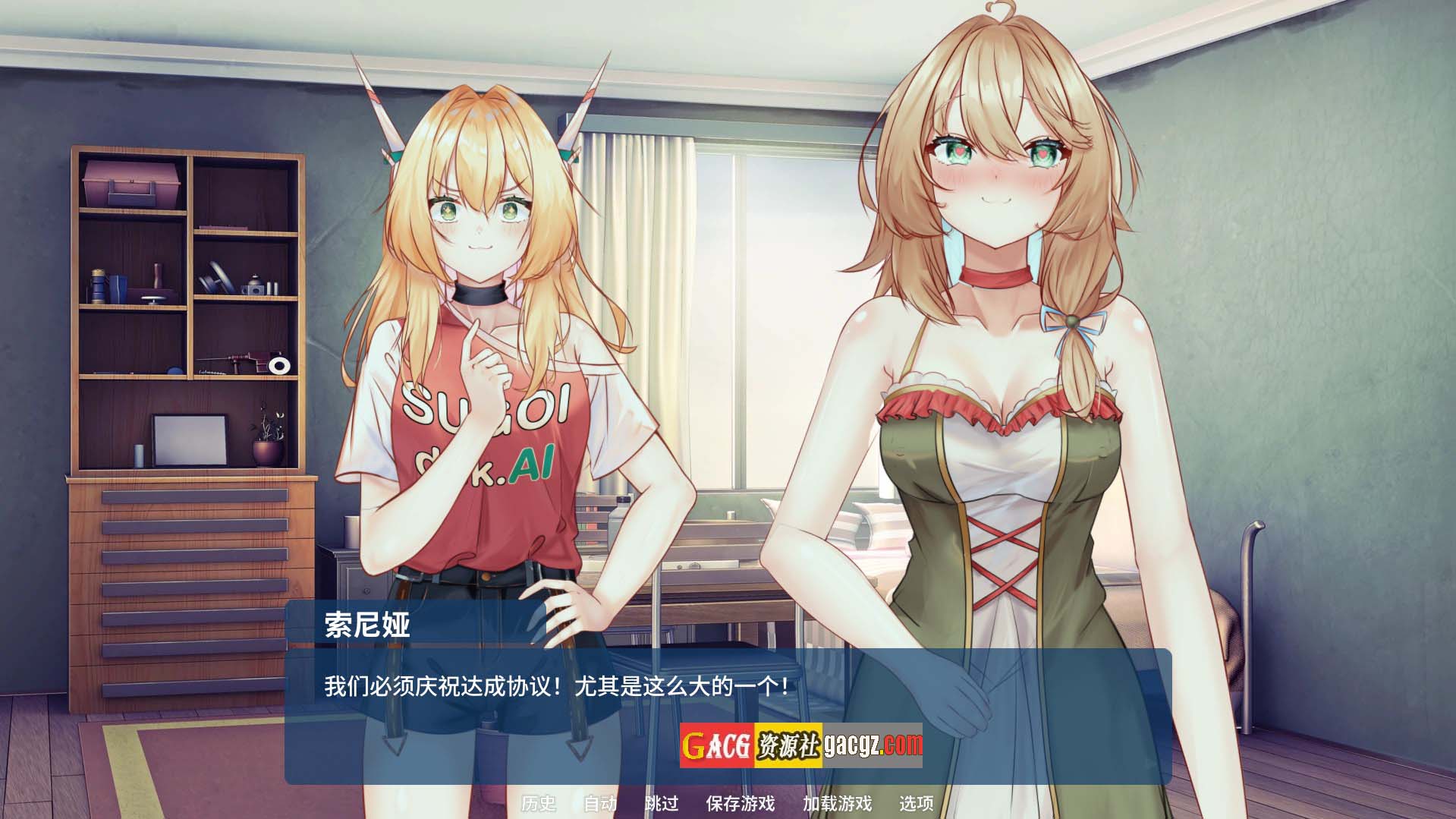Open the 加载游戏 load screen

click(837, 803)
